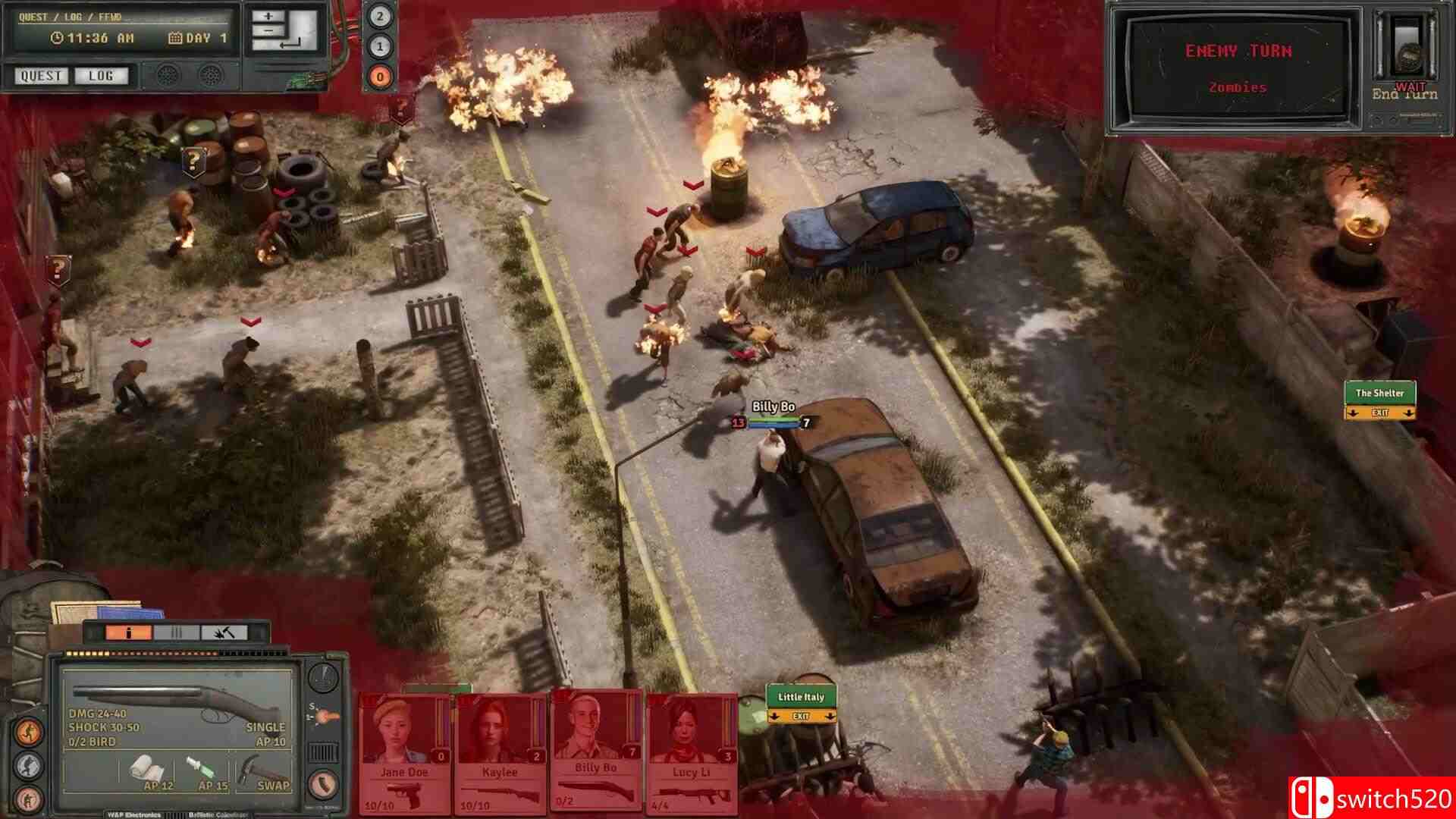Switch to the weapon info tab
The image size is (1456, 819).
click(128, 632)
